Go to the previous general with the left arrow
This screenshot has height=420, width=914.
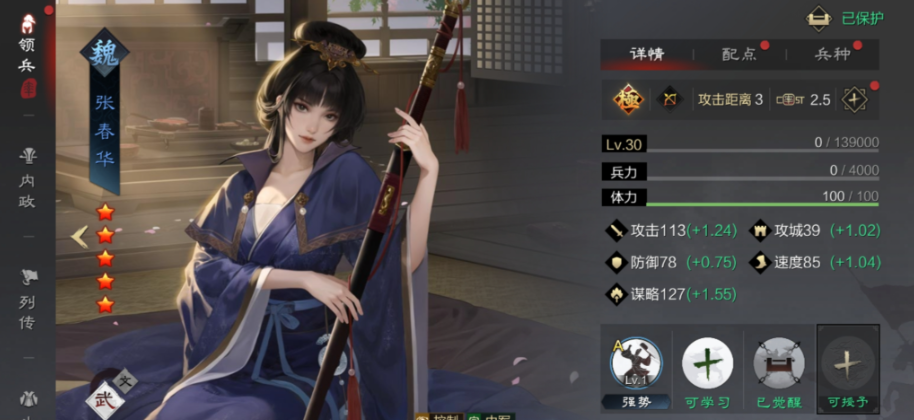point(79,237)
